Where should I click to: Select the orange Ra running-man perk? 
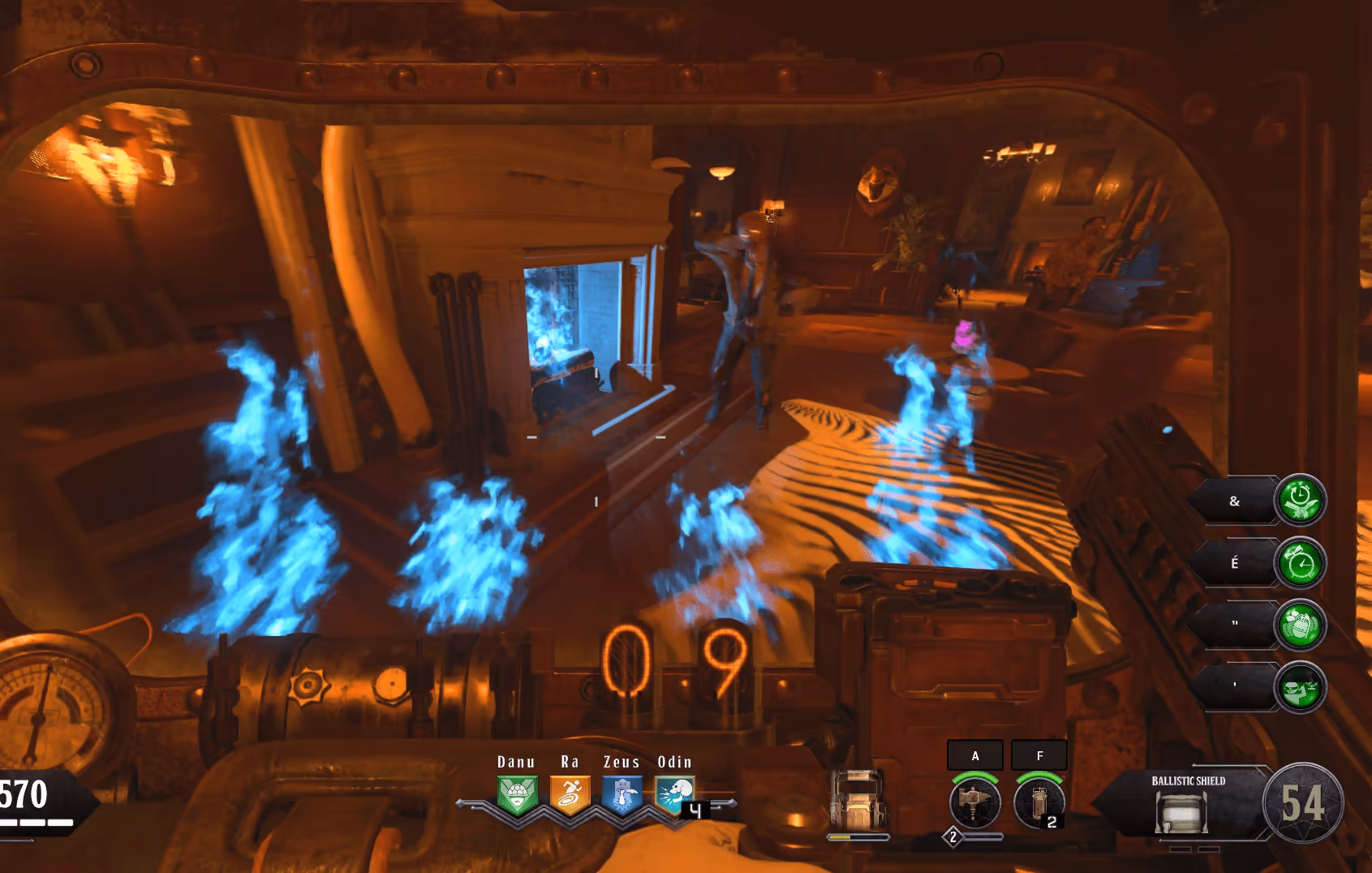pos(570,794)
